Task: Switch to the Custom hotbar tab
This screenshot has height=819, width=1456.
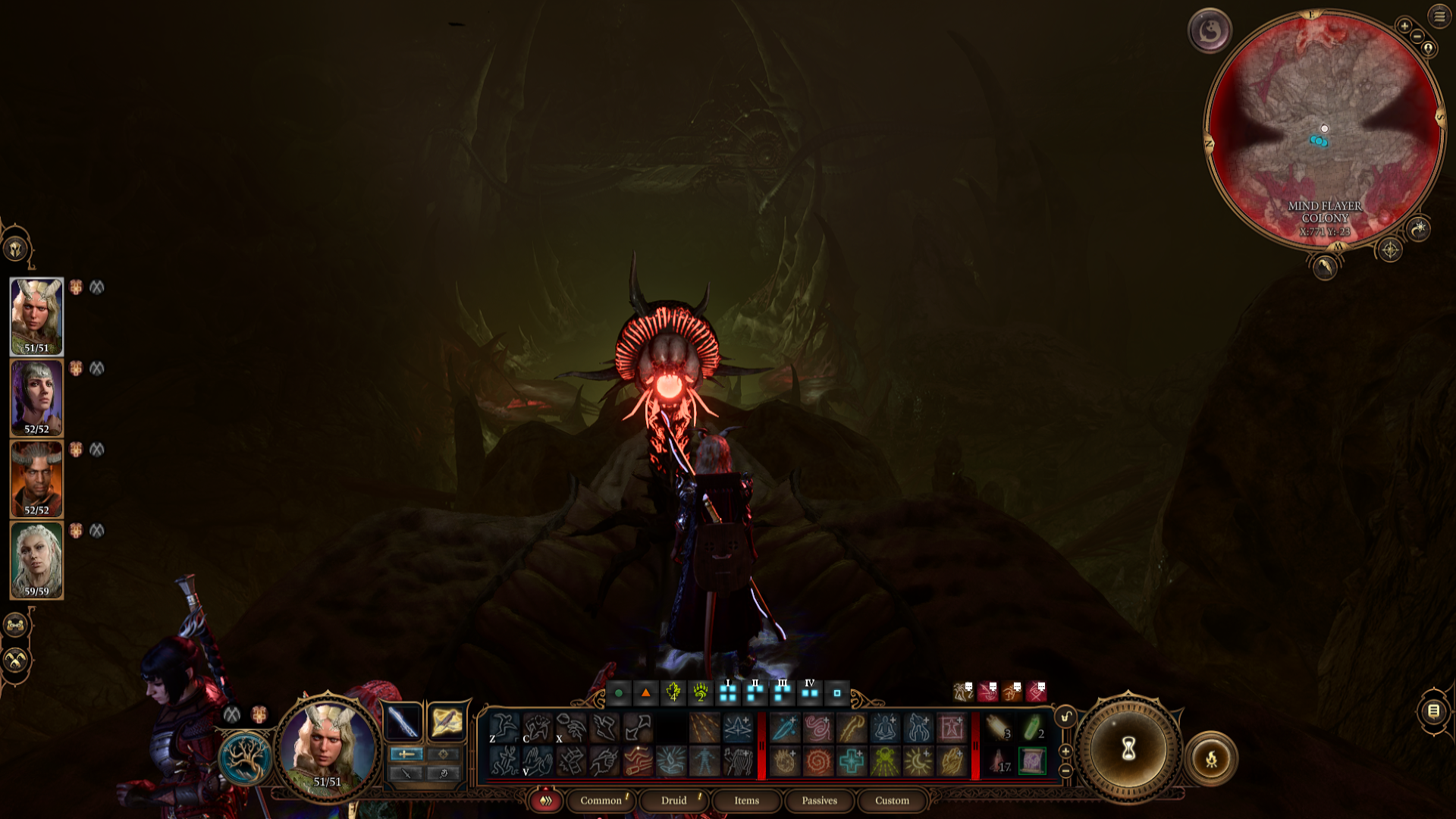Action: click(x=892, y=801)
